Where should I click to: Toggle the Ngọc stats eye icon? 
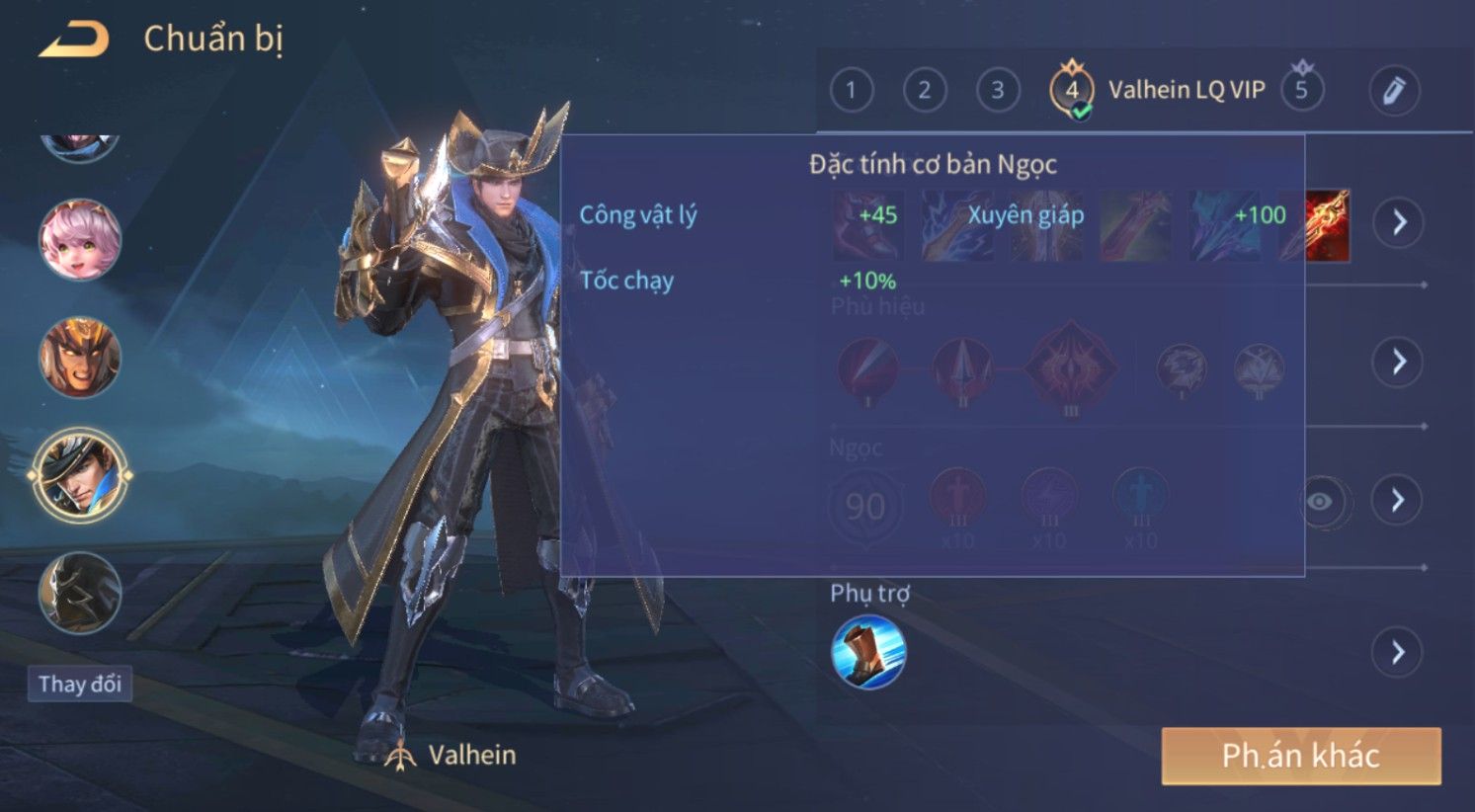[x=1319, y=501]
